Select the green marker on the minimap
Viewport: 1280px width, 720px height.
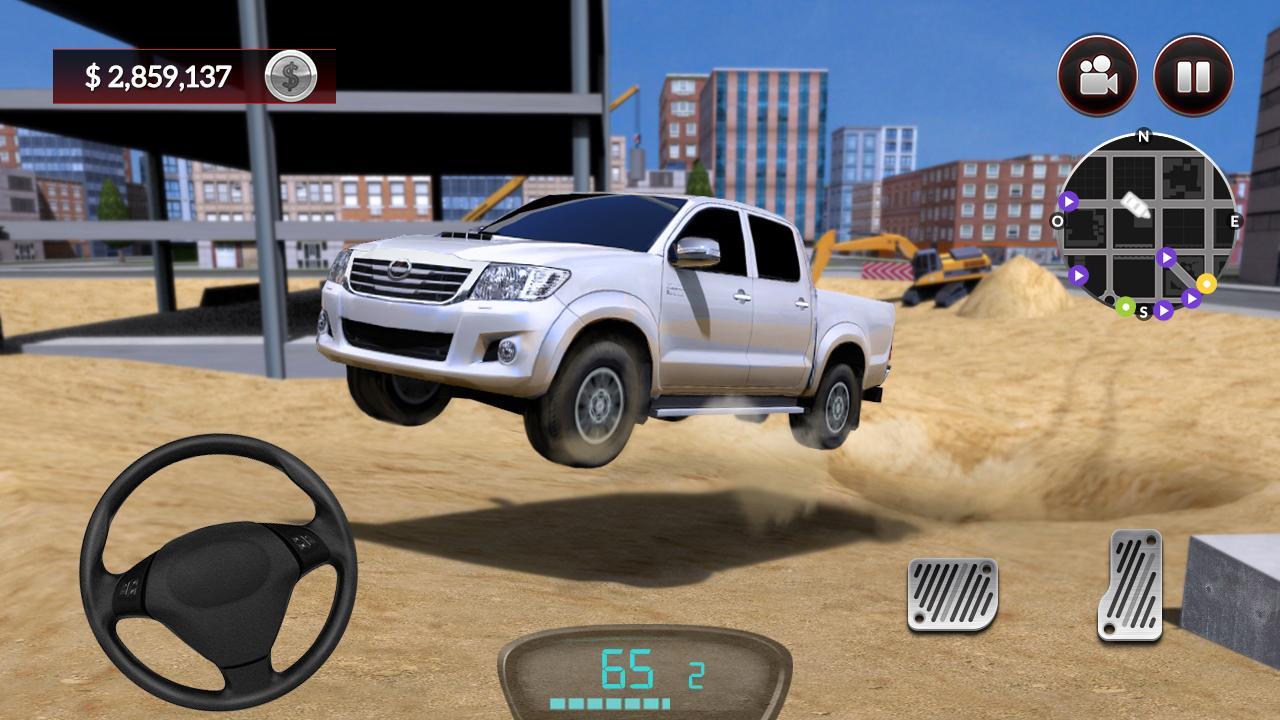coord(1125,305)
